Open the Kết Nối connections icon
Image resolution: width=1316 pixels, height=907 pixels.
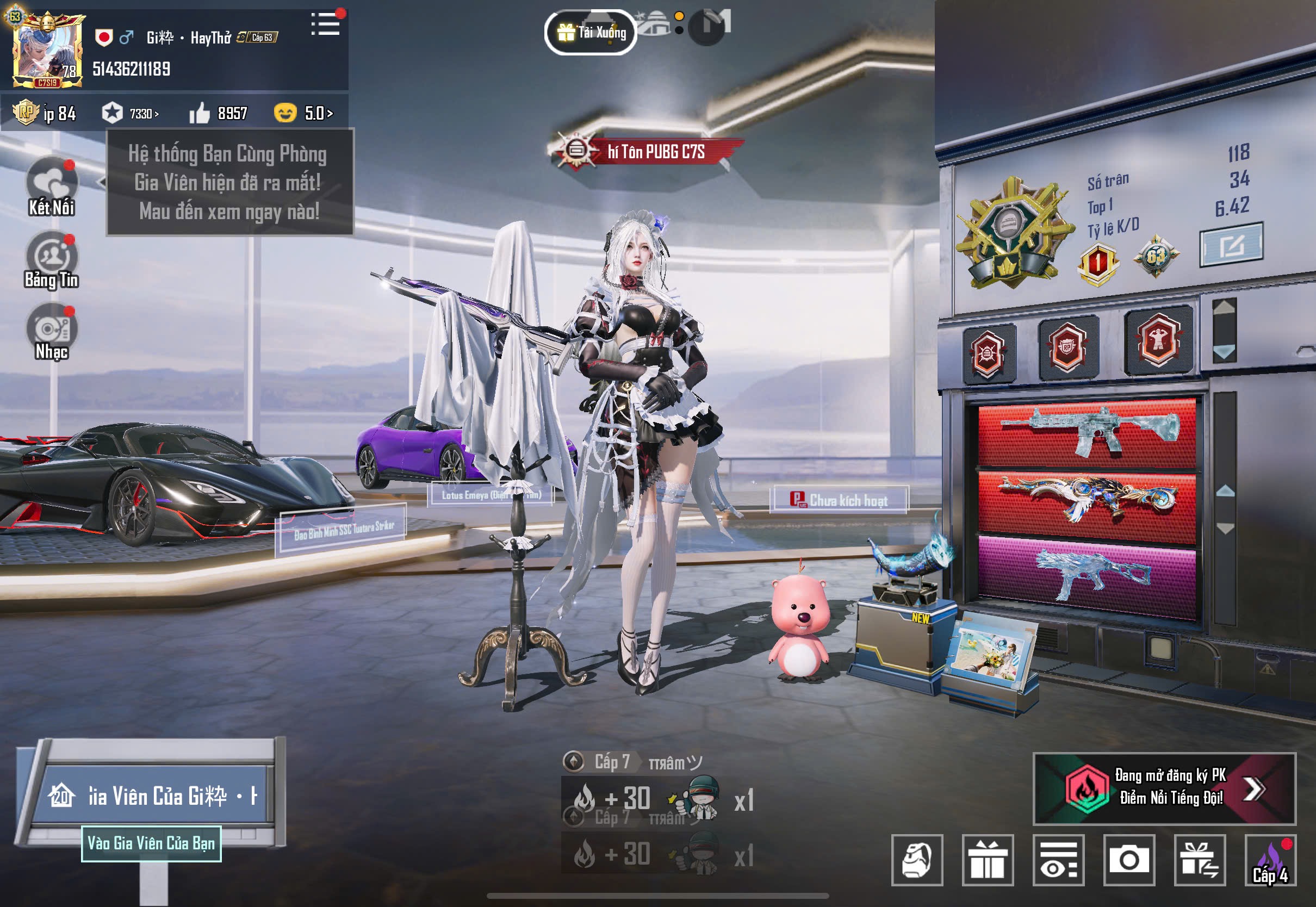tap(52, 187)
